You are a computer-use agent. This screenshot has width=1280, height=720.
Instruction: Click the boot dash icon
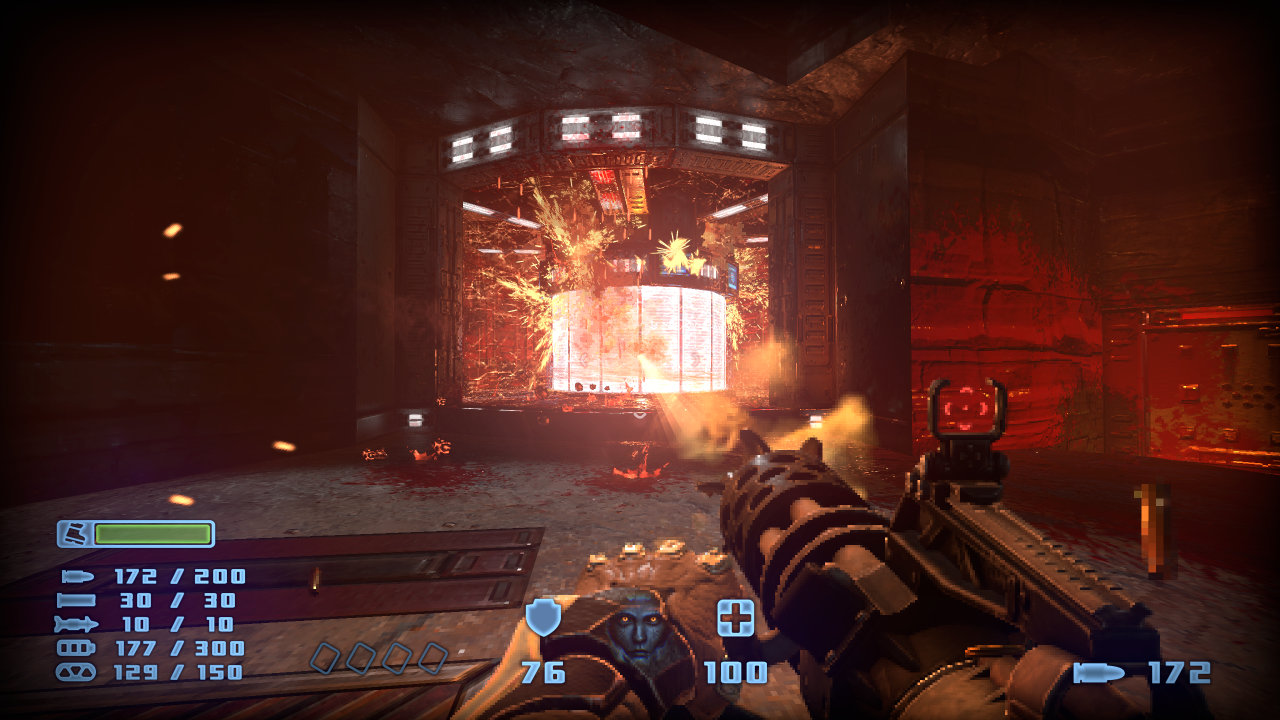pos(73,534)
